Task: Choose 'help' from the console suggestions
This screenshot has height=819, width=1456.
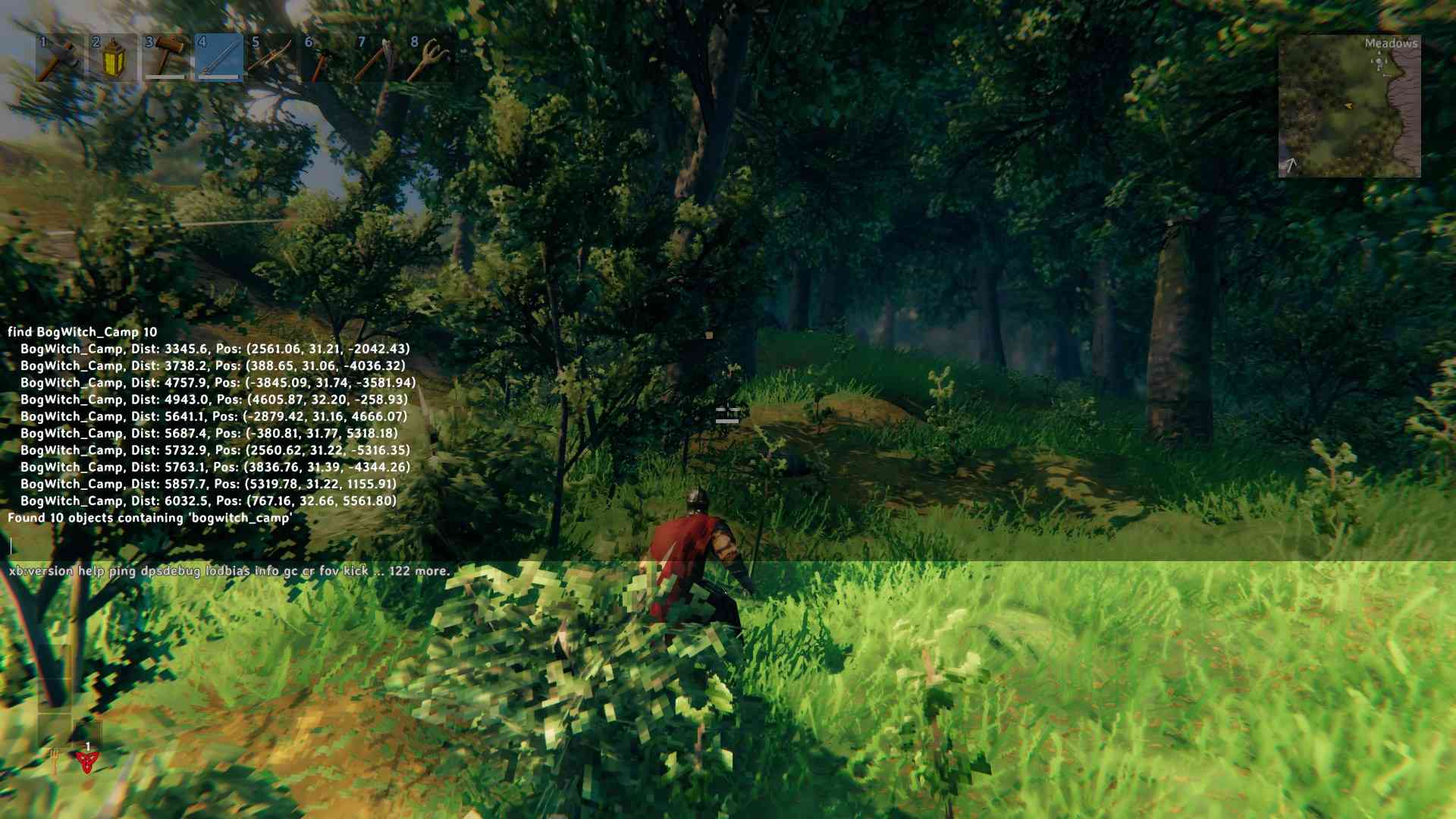Action: coord(90,572)
